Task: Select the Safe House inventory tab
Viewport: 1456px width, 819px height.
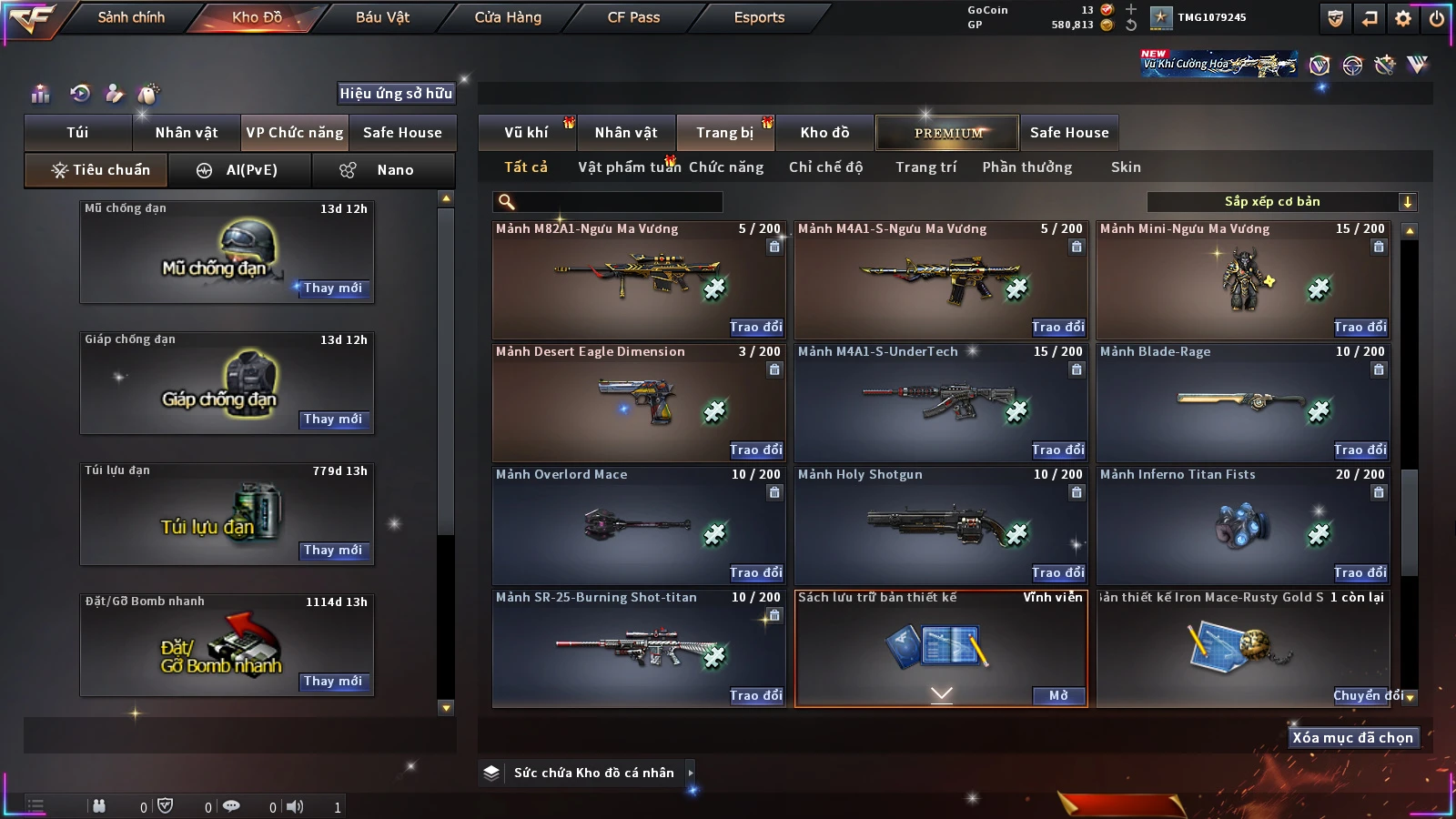Action: [x=1069, y=133]
